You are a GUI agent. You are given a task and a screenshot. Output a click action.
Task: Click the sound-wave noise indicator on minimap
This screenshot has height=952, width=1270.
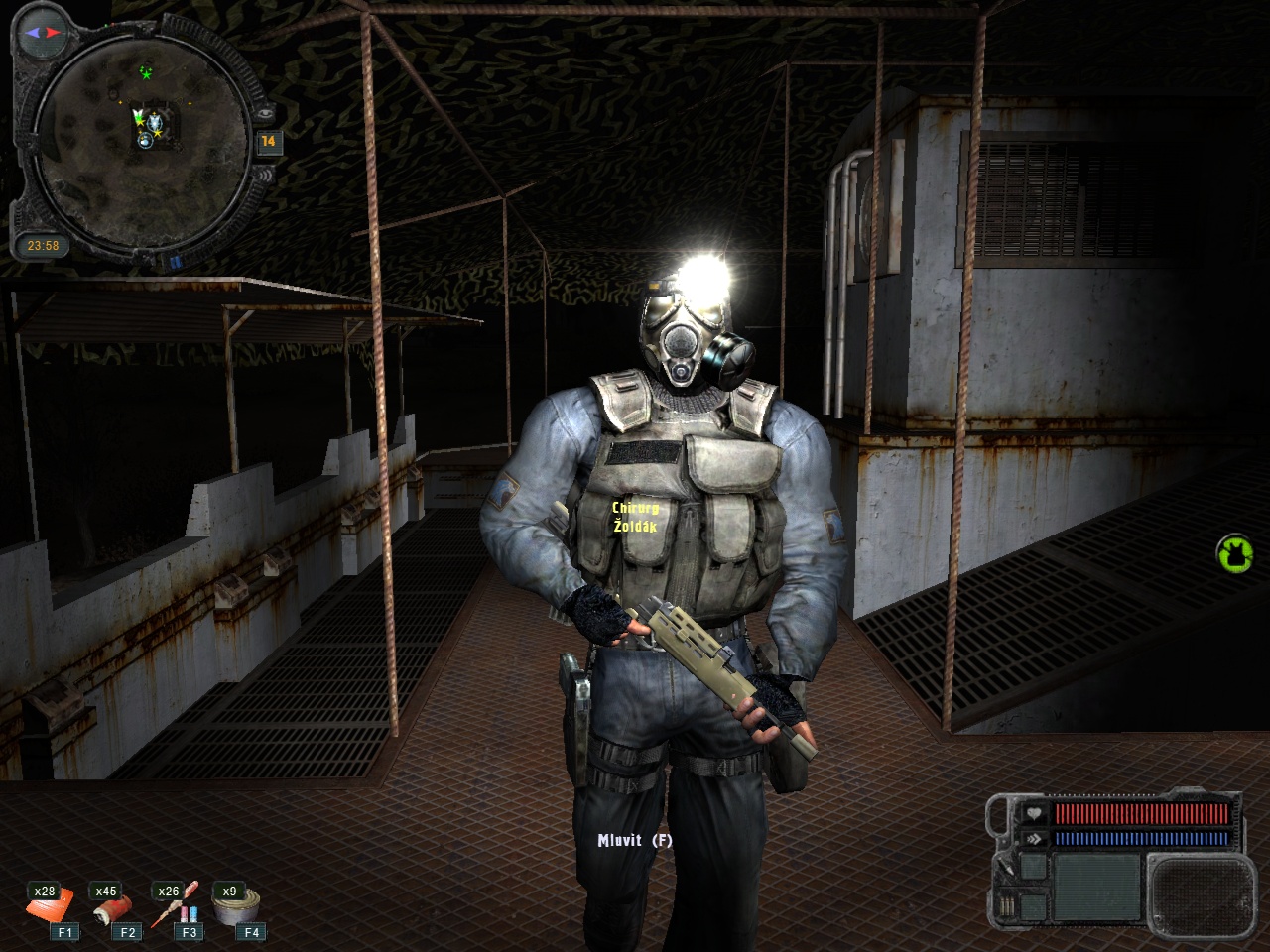coord(267,176)
